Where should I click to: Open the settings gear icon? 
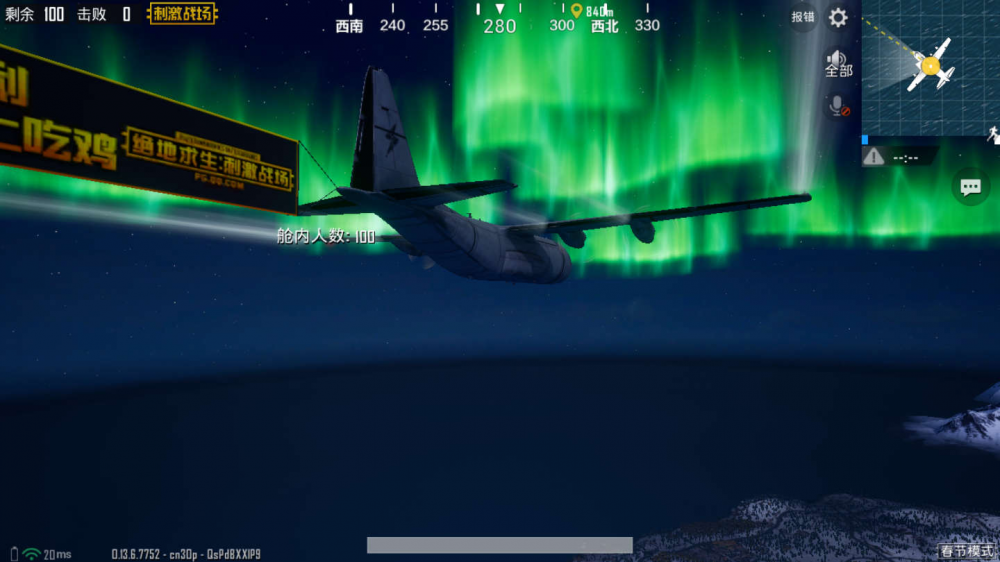click(838, 18)
